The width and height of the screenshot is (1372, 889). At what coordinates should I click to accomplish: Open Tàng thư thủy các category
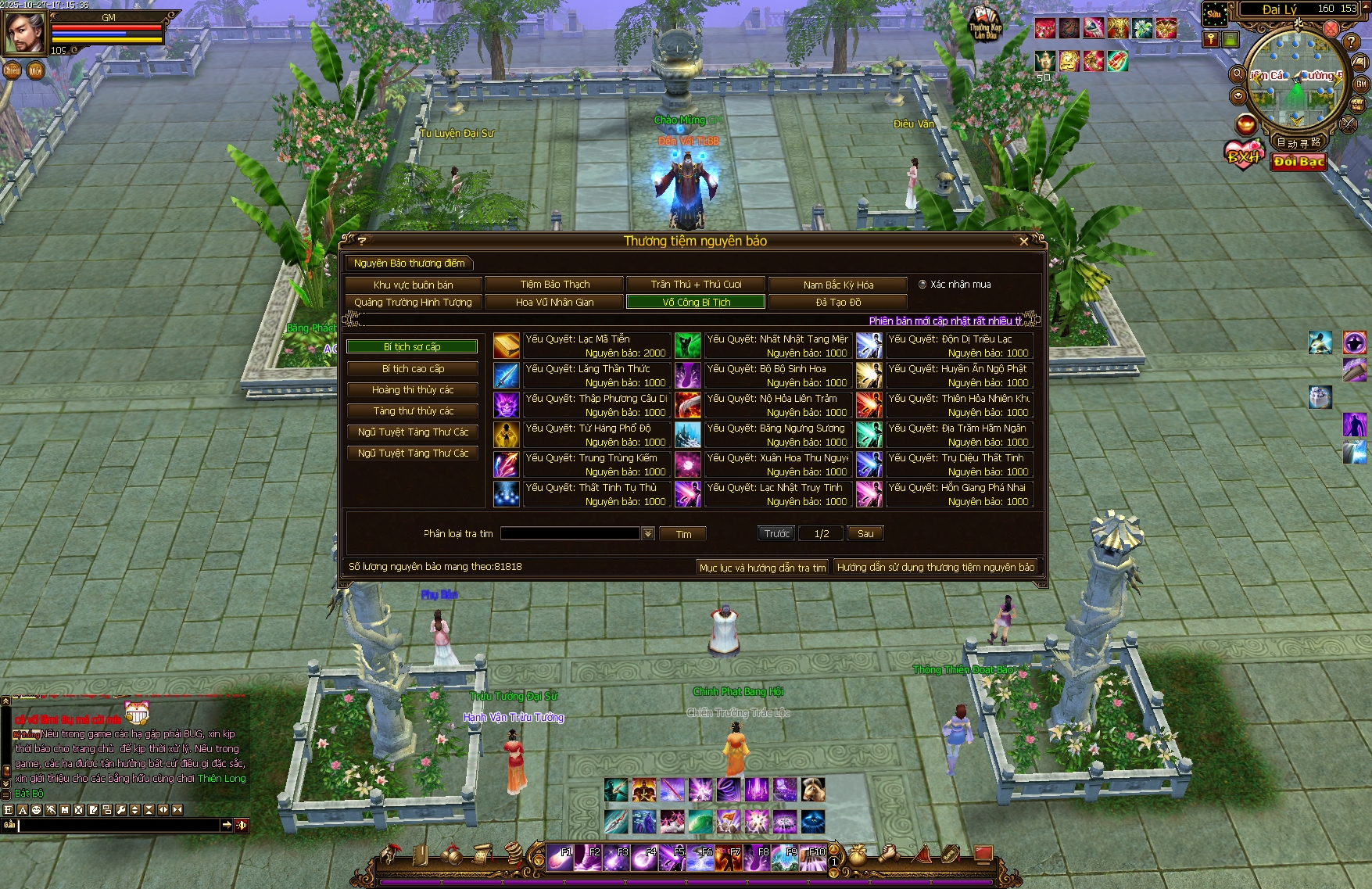pos(413,411)
